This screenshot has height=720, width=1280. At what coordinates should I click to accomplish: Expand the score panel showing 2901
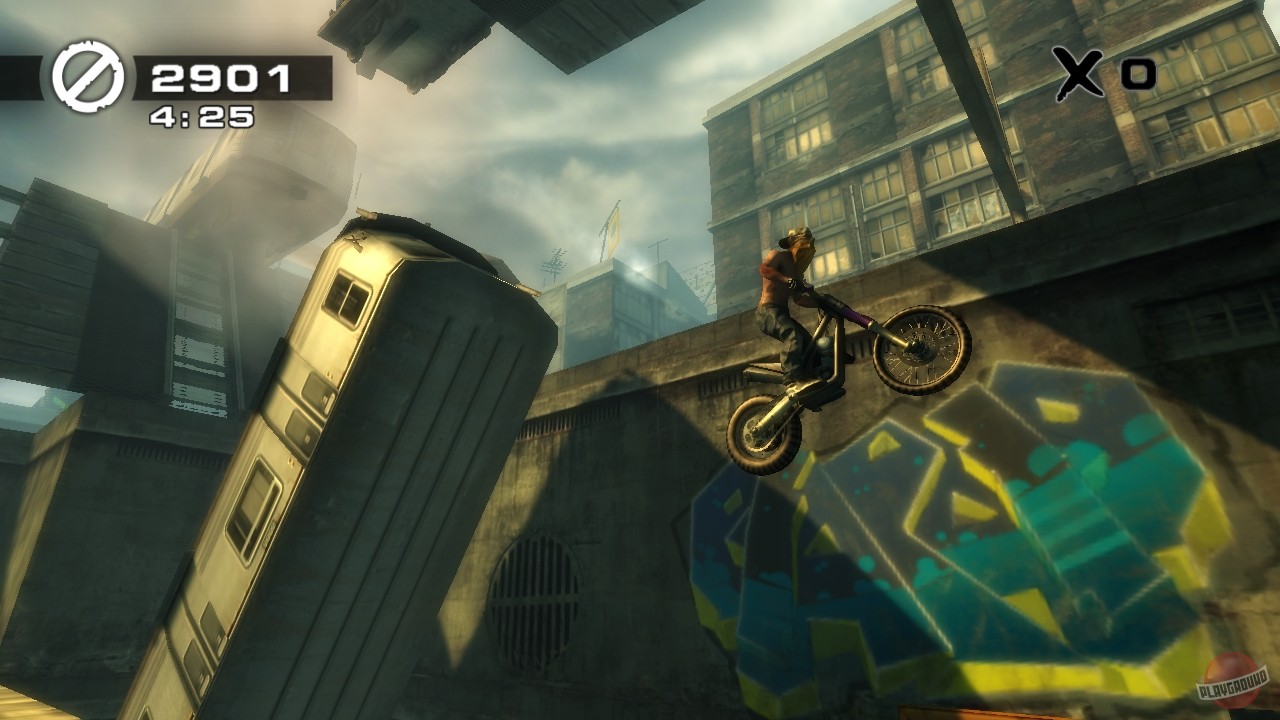click(x=222, y=75)
